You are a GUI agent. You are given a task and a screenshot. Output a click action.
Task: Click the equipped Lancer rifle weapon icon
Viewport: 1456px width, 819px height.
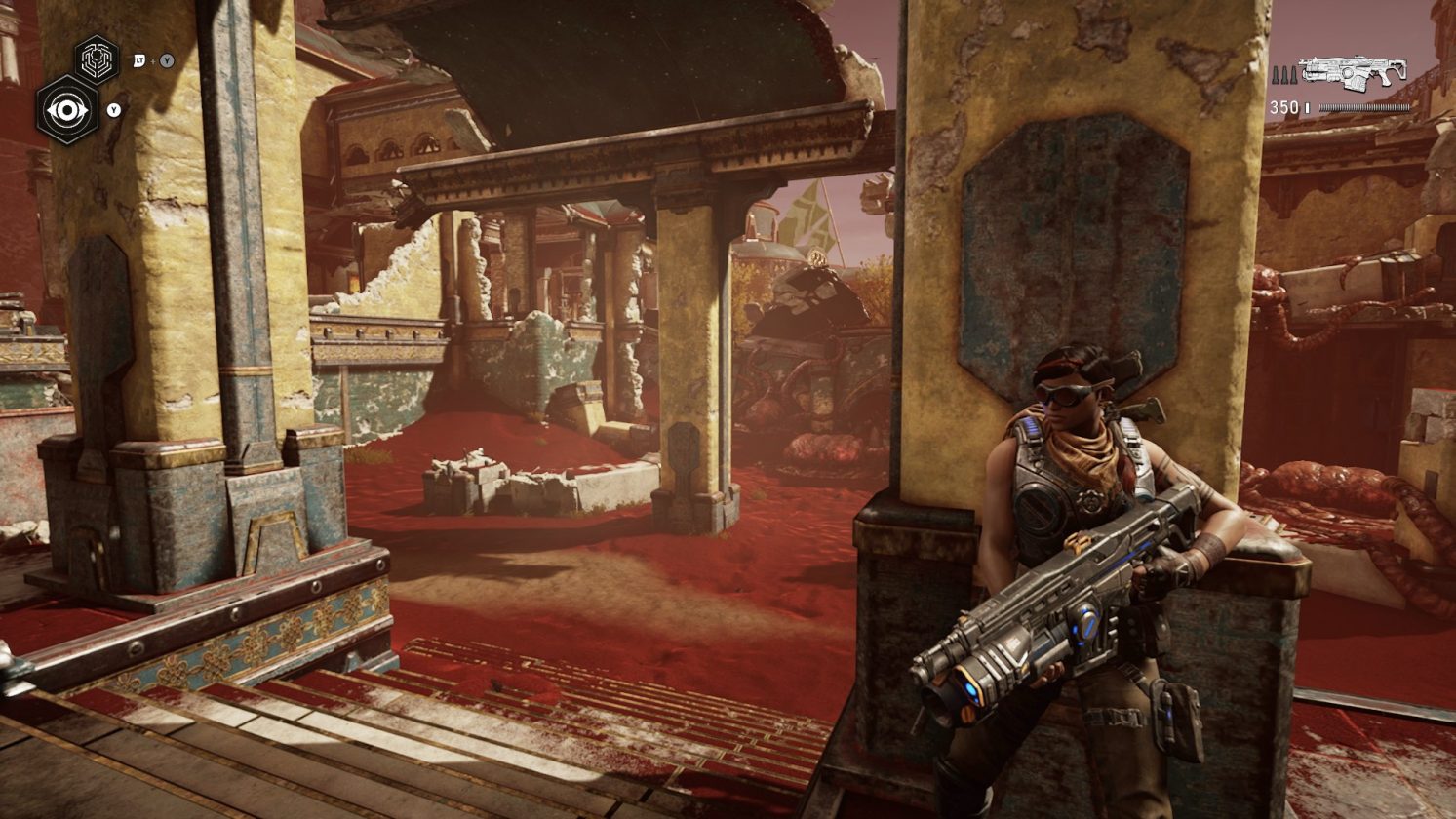click(x=1353, y=71)
